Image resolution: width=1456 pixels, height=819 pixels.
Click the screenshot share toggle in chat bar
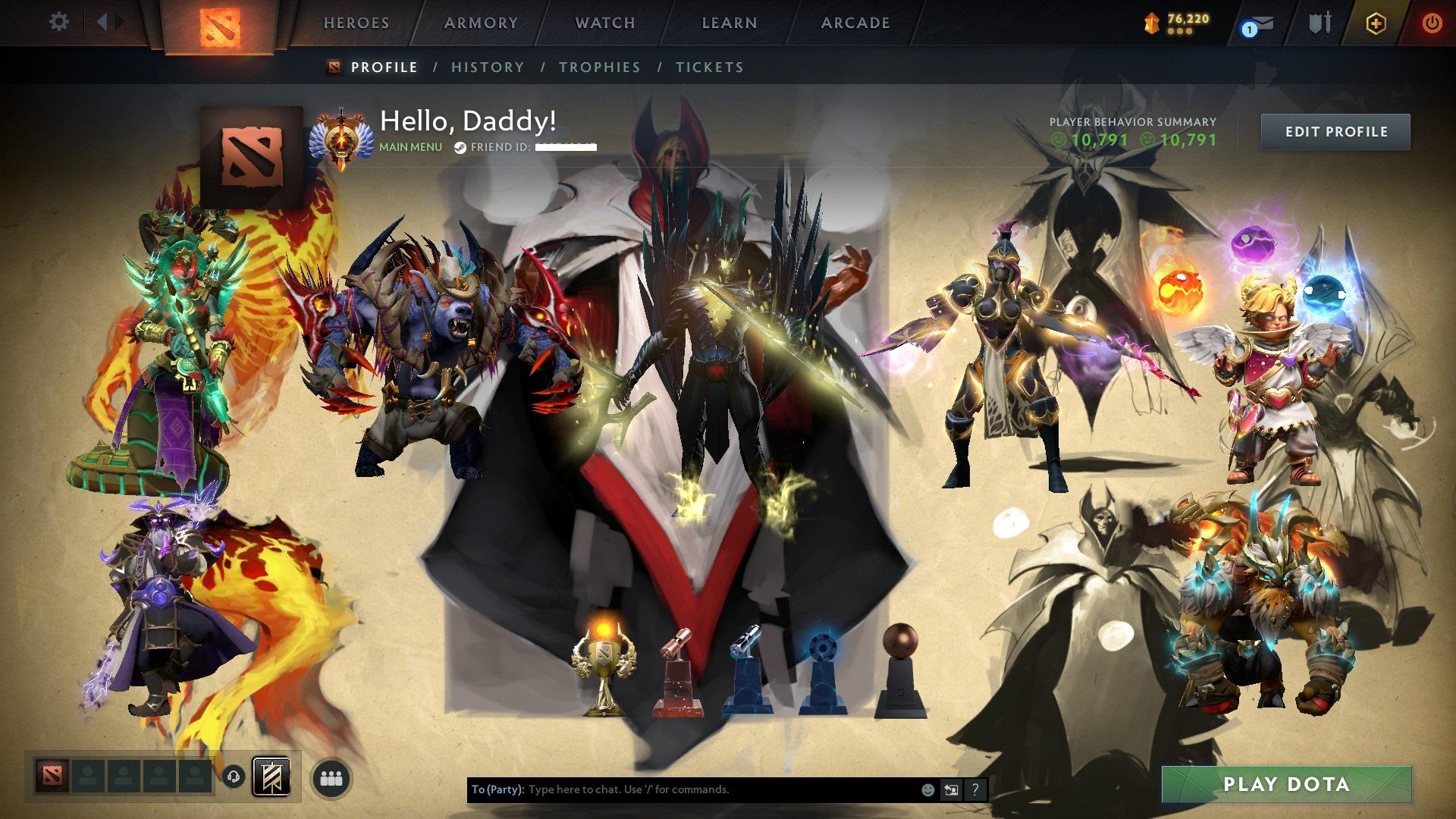950,789
